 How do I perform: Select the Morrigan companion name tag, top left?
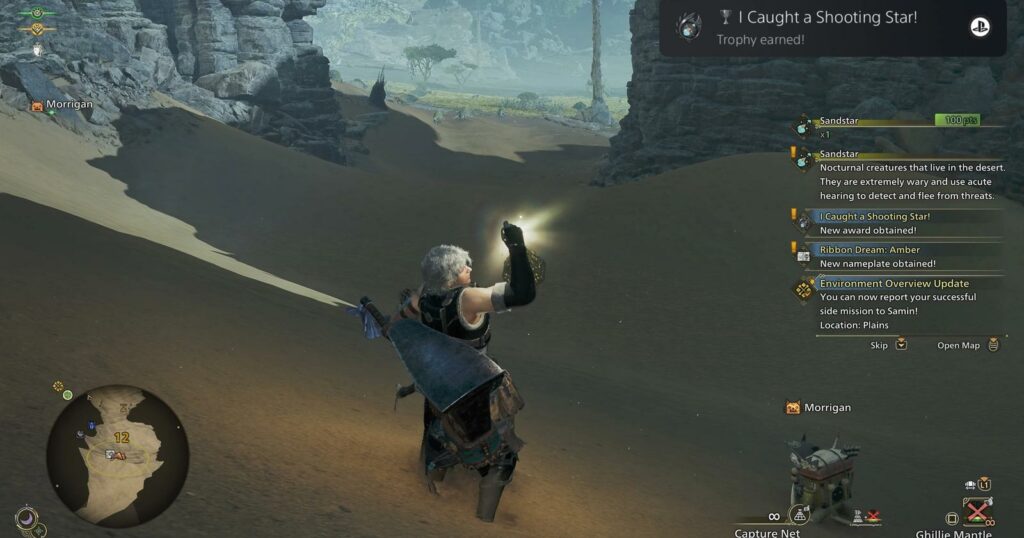coord(62,104)
